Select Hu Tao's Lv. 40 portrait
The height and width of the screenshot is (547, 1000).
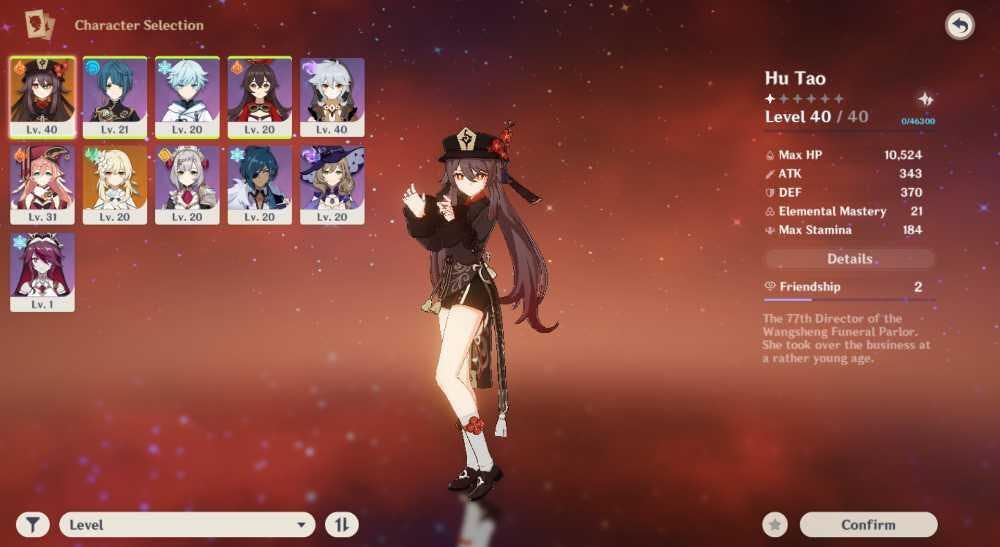(42, 96)
